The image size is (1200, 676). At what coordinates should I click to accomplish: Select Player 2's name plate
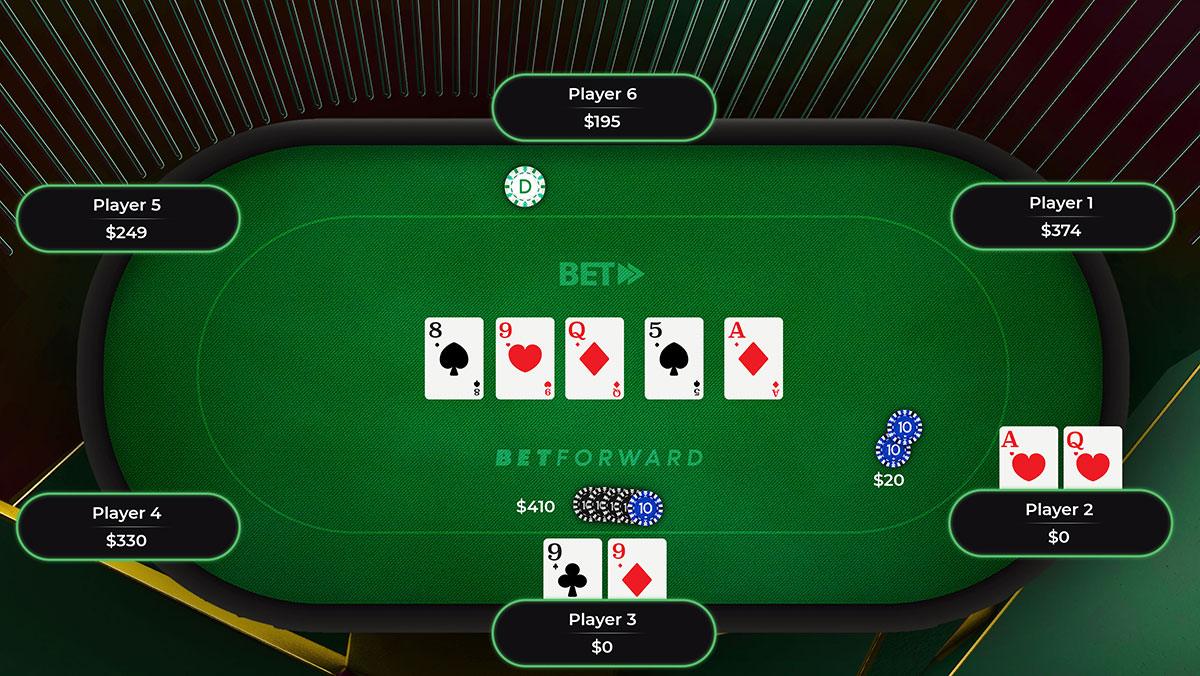click(1059, 522)
